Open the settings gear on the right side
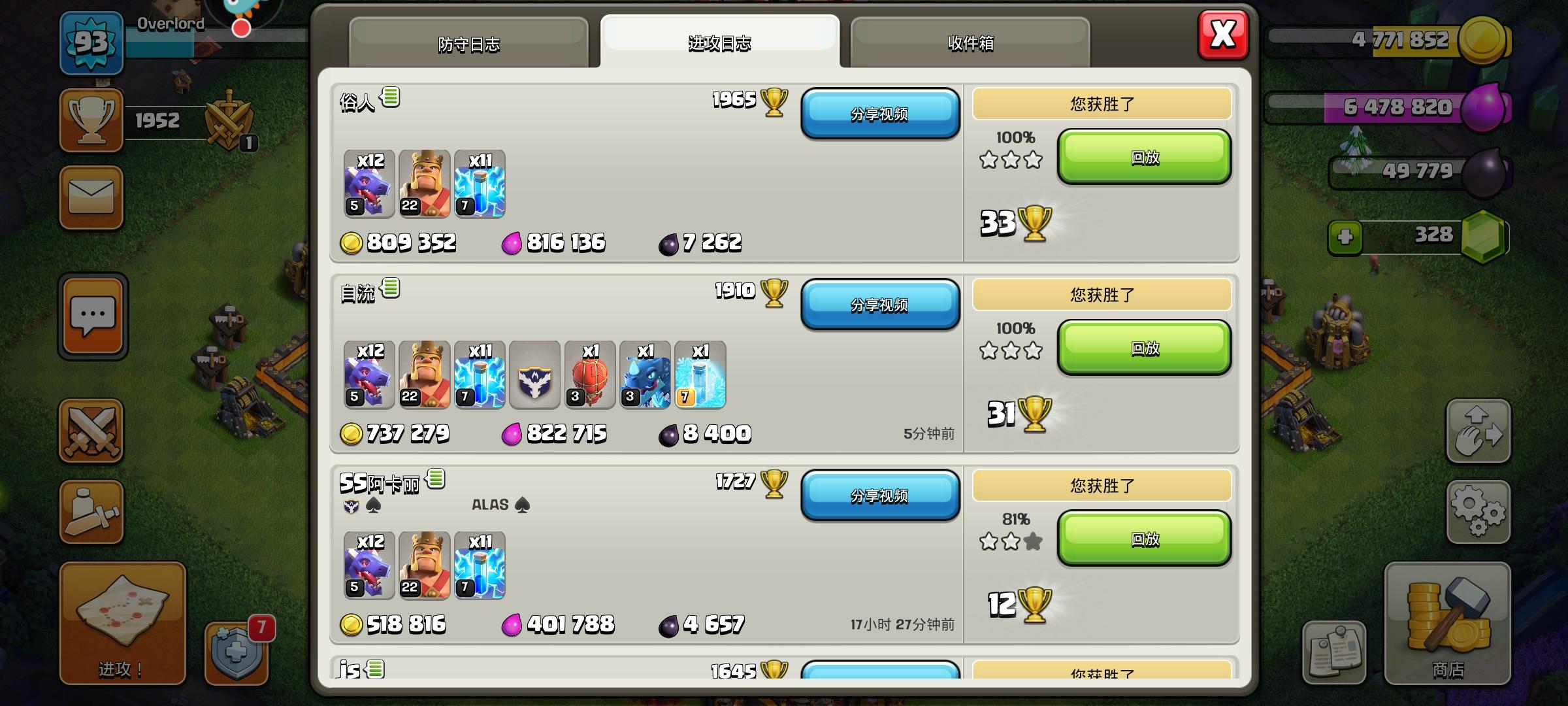Viewport: 1568px width, 706px height. point(1480,513)
